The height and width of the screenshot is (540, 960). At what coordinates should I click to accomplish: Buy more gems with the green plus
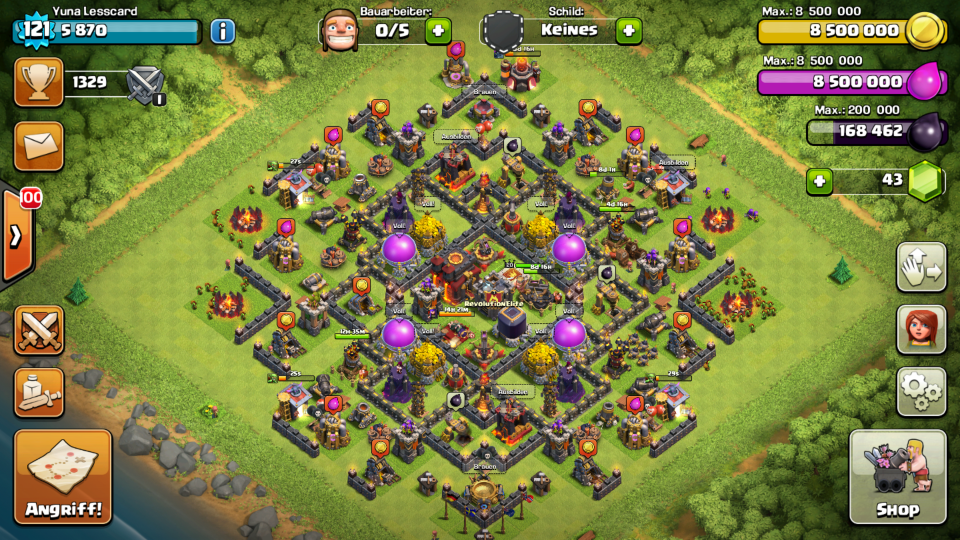point(820,181)
